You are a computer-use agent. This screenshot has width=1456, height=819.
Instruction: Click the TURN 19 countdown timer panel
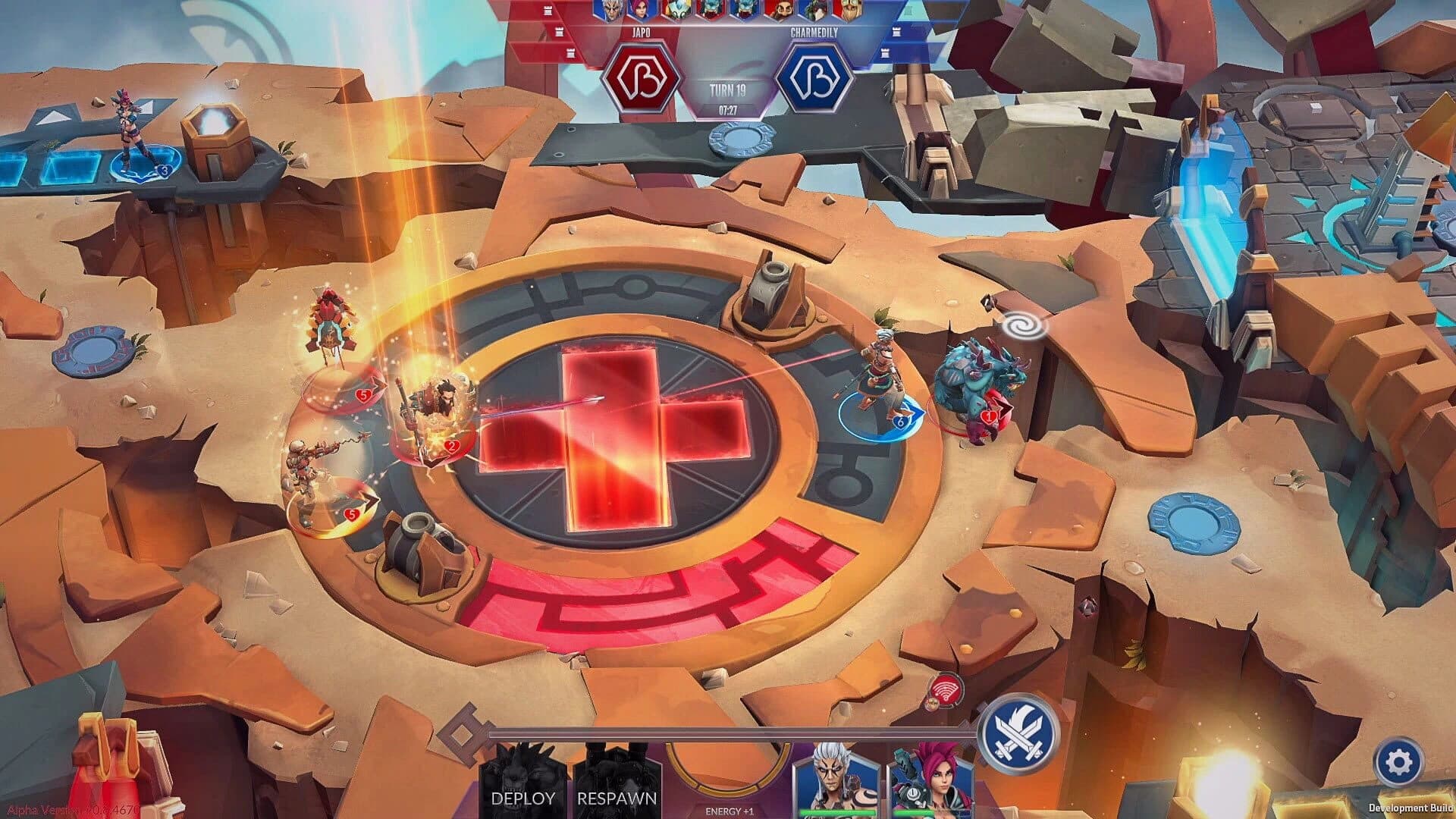728,95
